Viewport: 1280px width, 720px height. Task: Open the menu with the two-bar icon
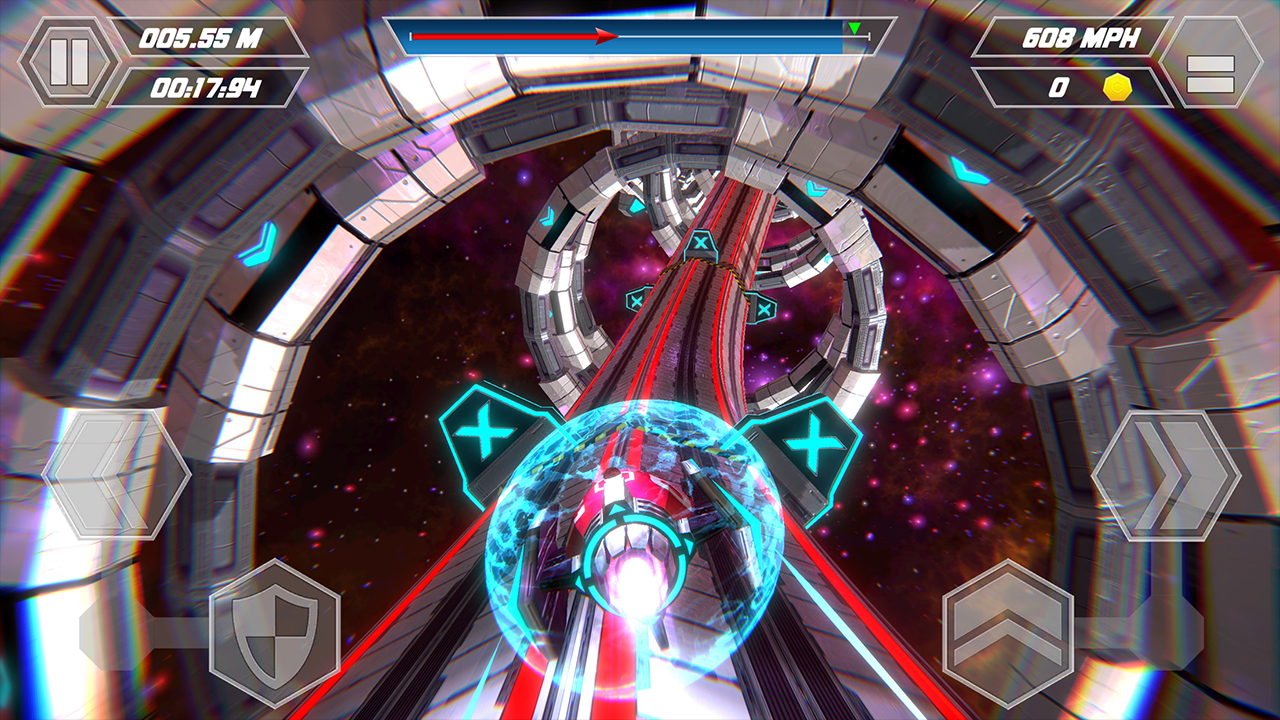pos(1210,62)
